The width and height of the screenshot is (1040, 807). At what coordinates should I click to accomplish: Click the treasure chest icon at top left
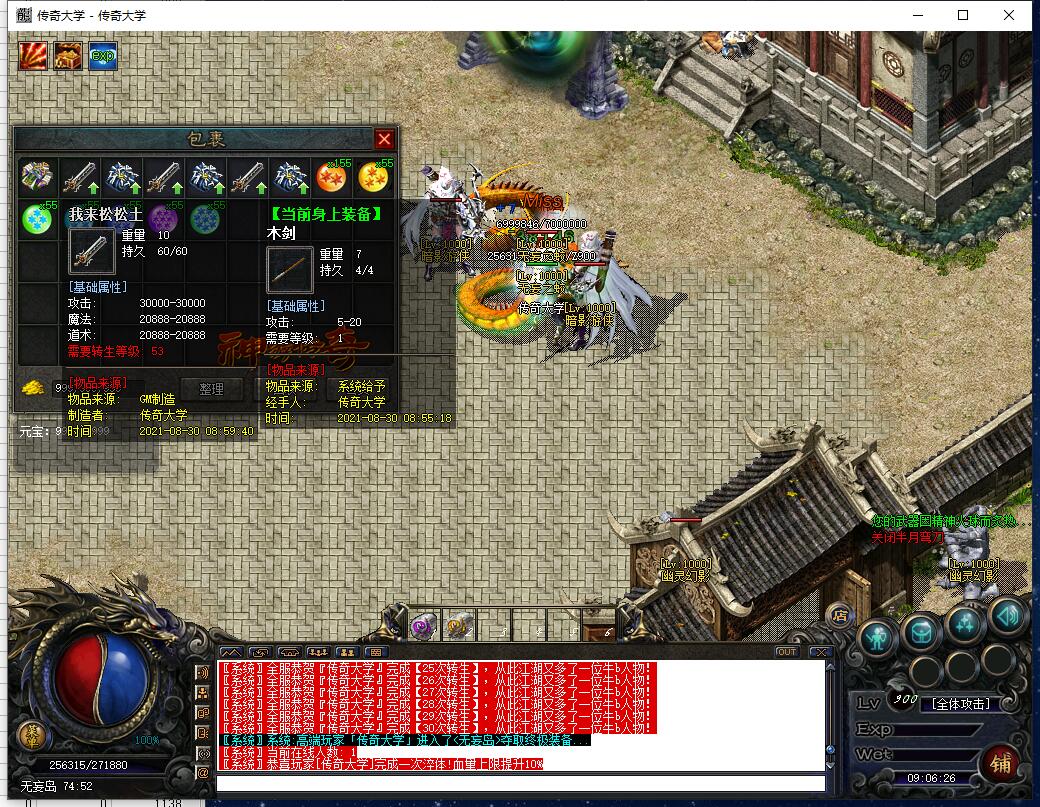pyautogui.click(x=68, y=55)
